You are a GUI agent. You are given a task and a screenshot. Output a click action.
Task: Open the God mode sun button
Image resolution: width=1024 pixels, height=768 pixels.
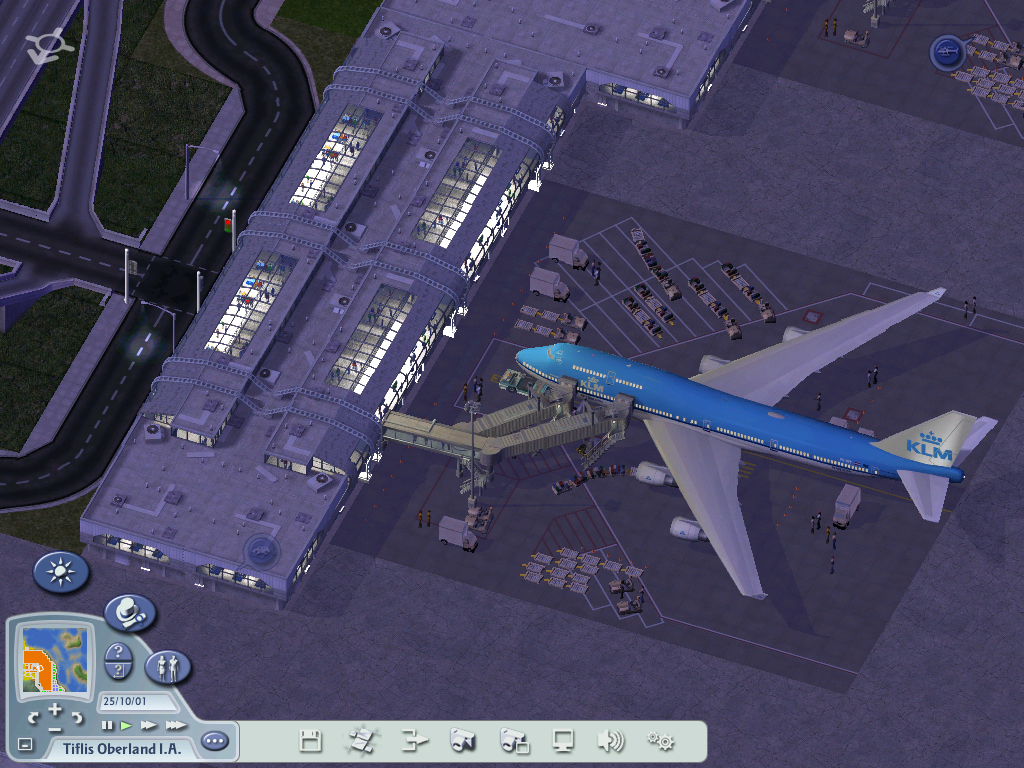[61, 572]
